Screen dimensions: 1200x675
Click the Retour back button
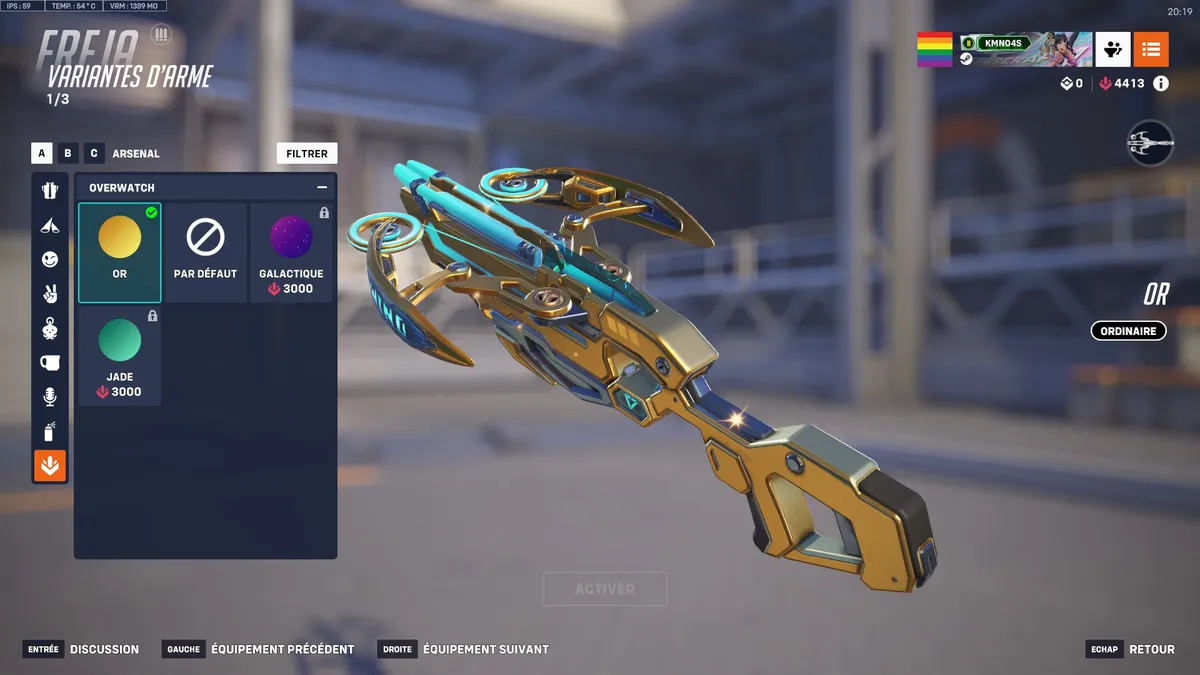click(x=1151, y=649)
